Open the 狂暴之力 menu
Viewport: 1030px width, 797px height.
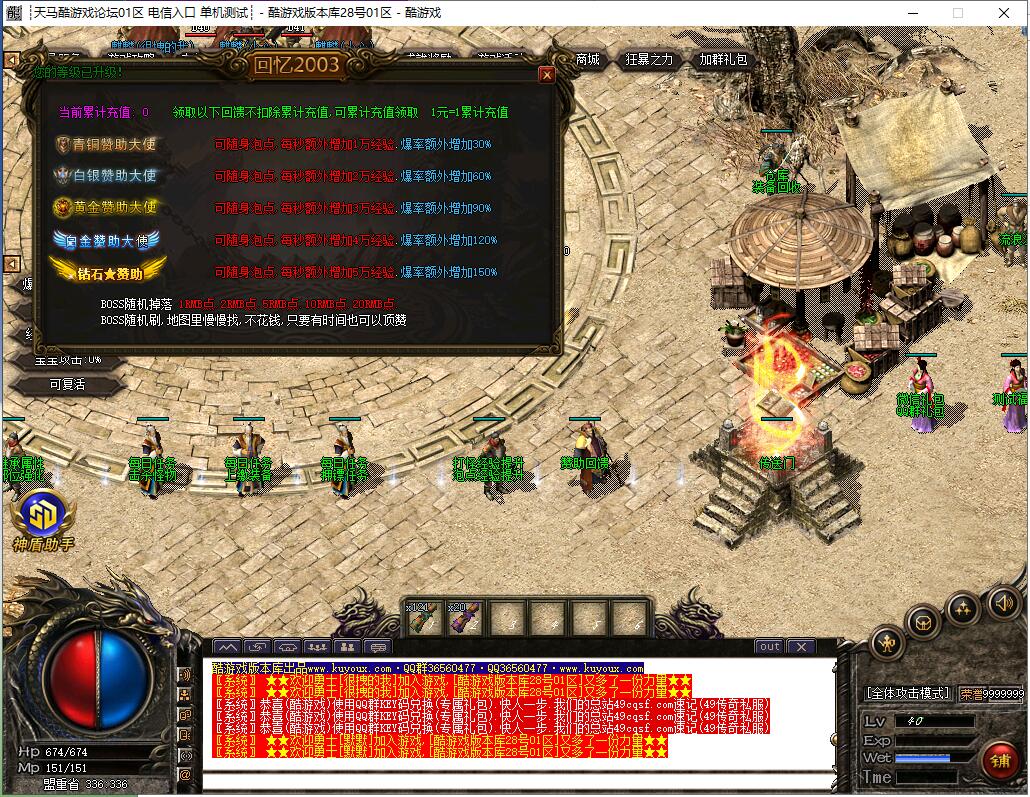click(x=649, y=60)
